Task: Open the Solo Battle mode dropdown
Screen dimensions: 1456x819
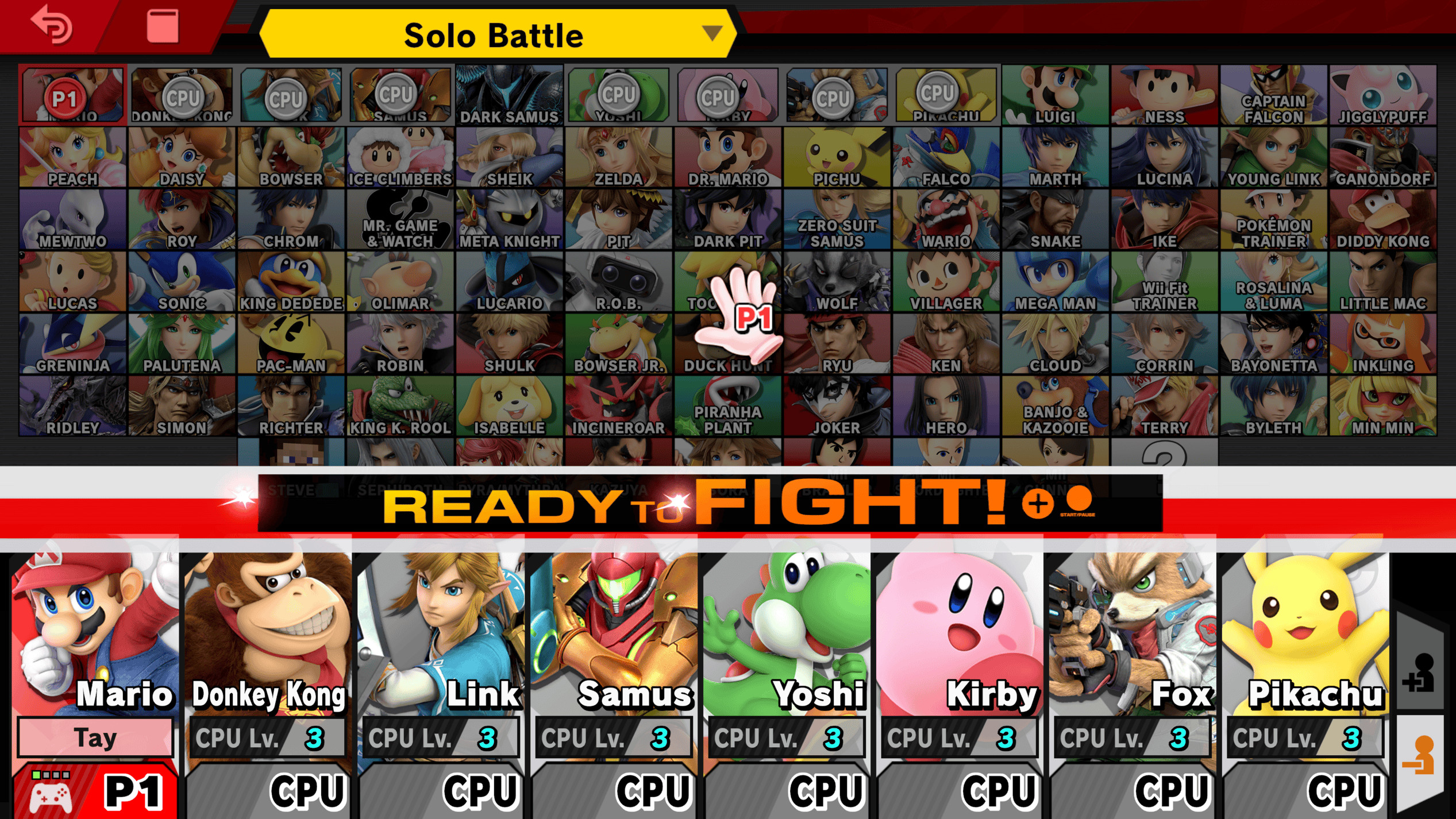Action: tap(497, 34)
